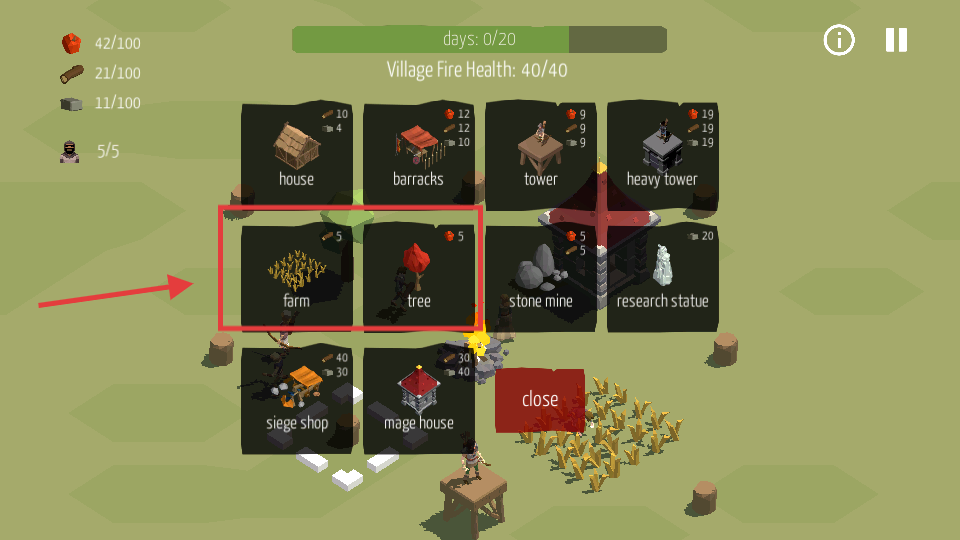The image size is (960, 540).
Task: Close the build menu
Action: click(540, 400)
